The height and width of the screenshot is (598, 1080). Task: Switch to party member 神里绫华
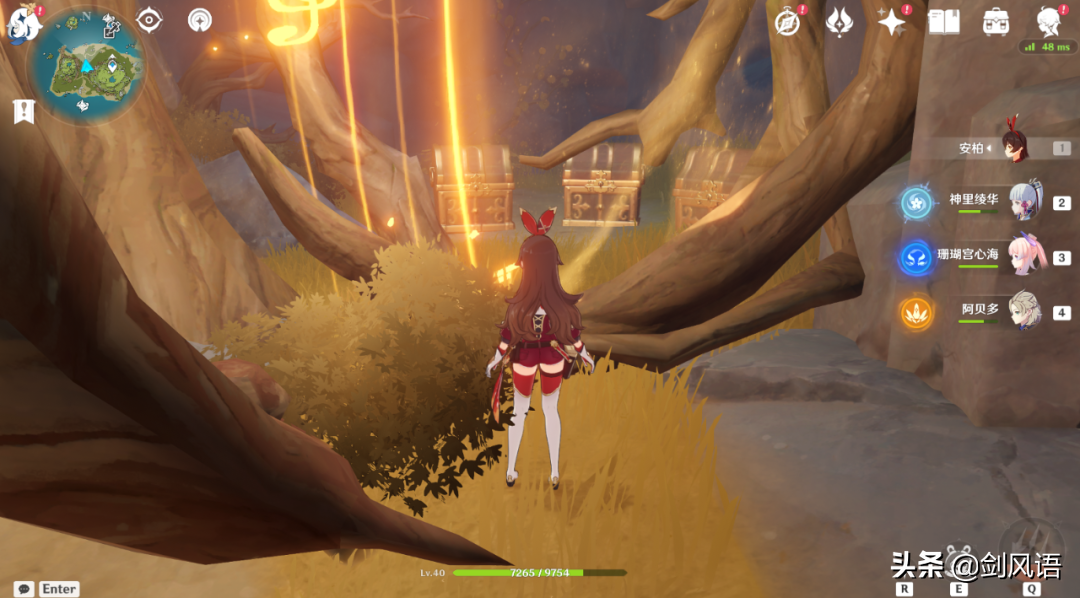point(1026,201)
